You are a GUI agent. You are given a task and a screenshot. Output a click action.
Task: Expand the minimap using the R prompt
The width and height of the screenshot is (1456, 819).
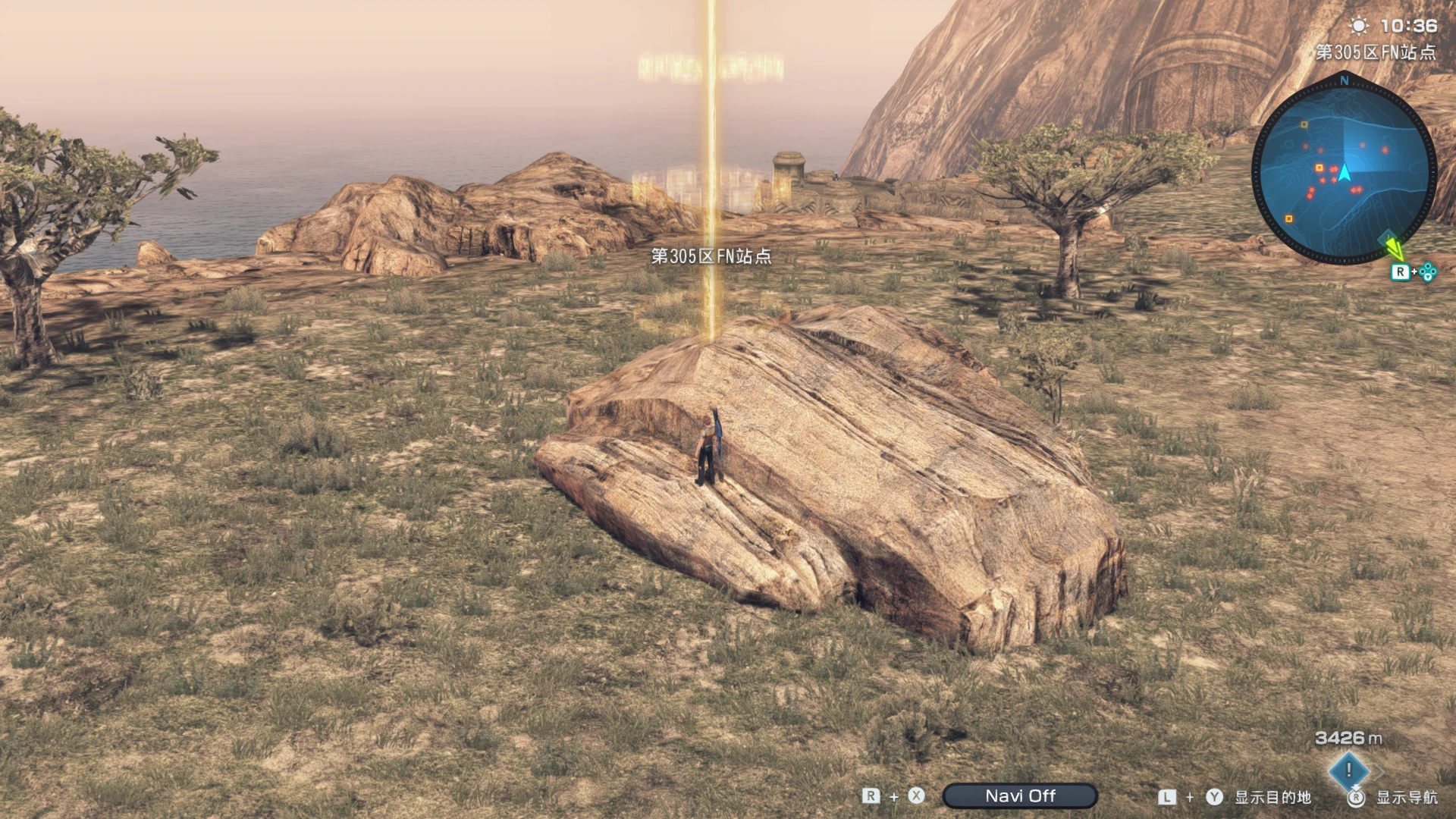pos(1401,271)
